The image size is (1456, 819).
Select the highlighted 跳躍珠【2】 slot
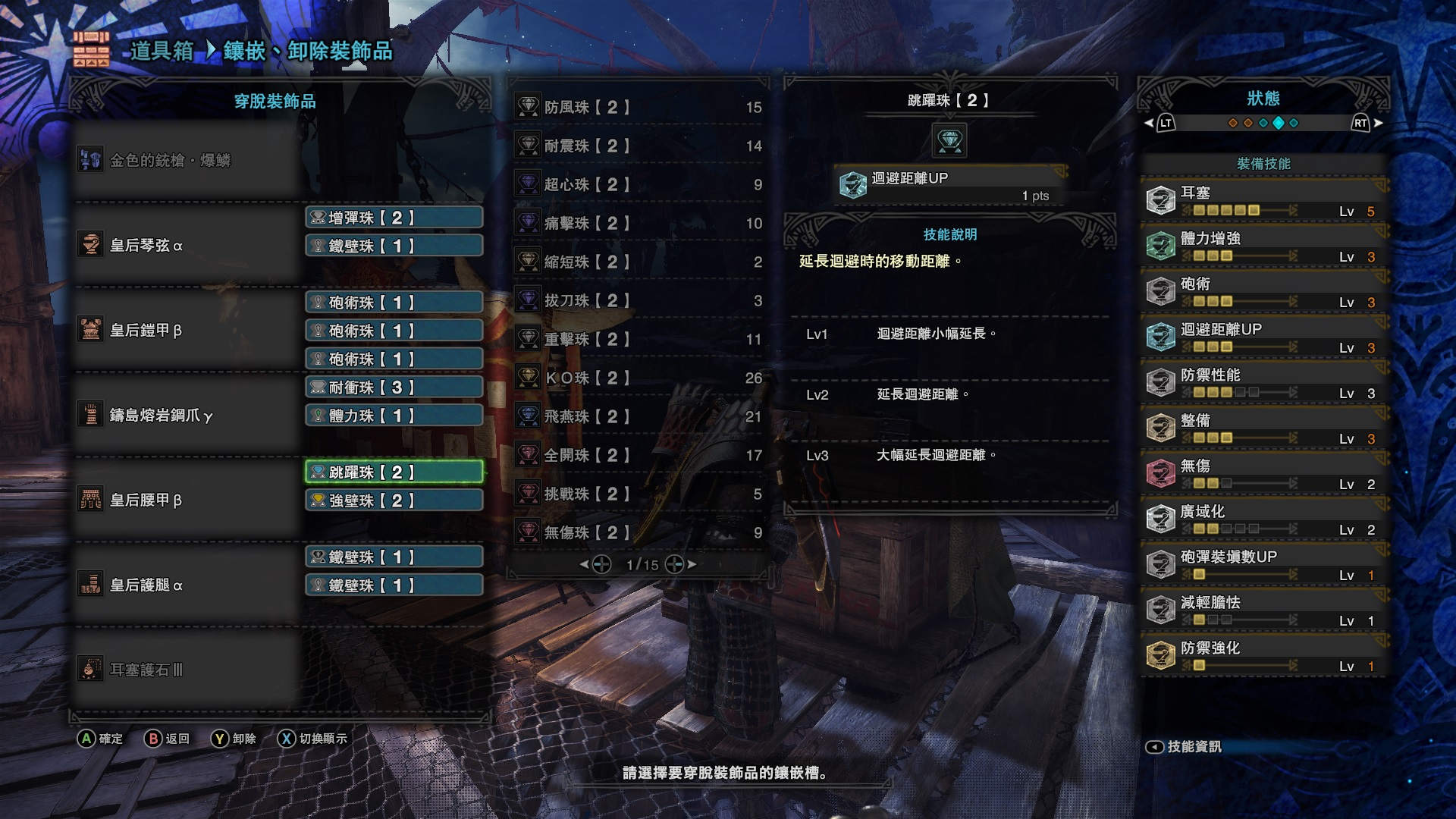coord(394,472)
